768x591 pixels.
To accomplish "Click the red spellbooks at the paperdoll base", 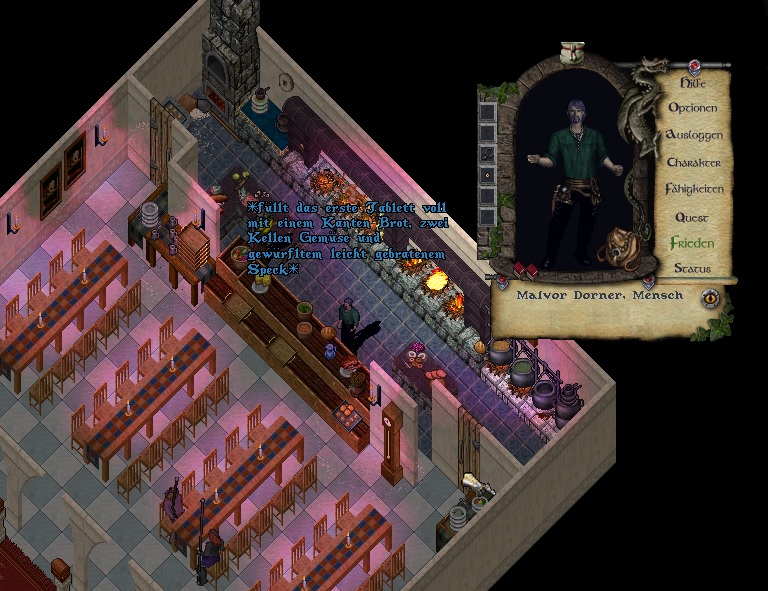I will pyautogui.click(x=527, y=270).
